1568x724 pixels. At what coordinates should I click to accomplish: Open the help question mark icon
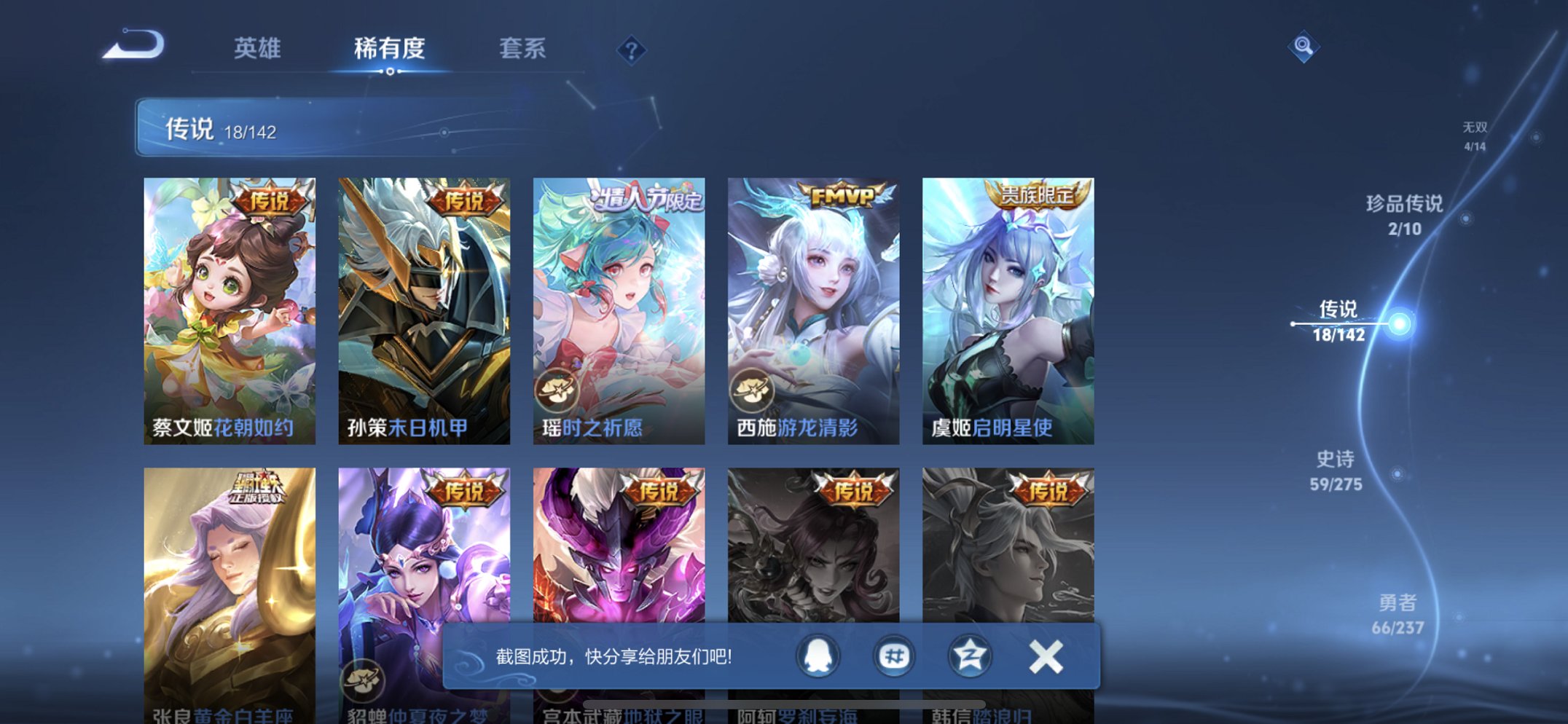(632, 48)
